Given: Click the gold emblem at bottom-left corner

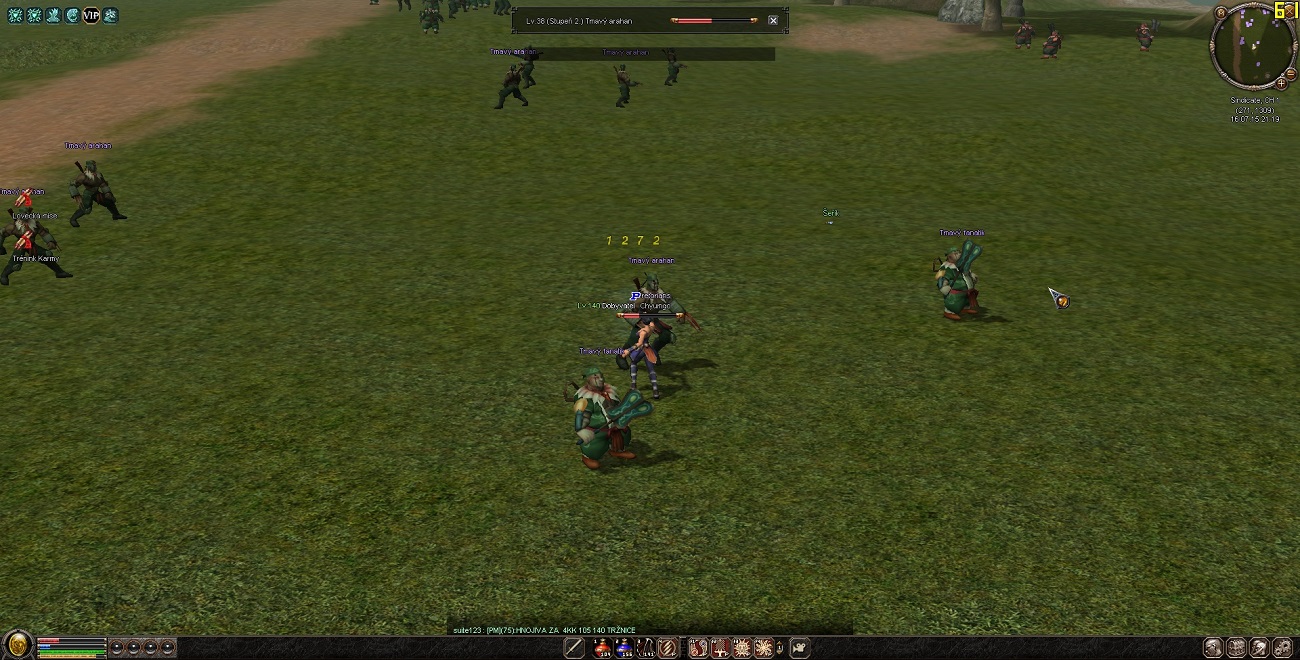Looking at the screenshot, I should [x=18, y=645].
